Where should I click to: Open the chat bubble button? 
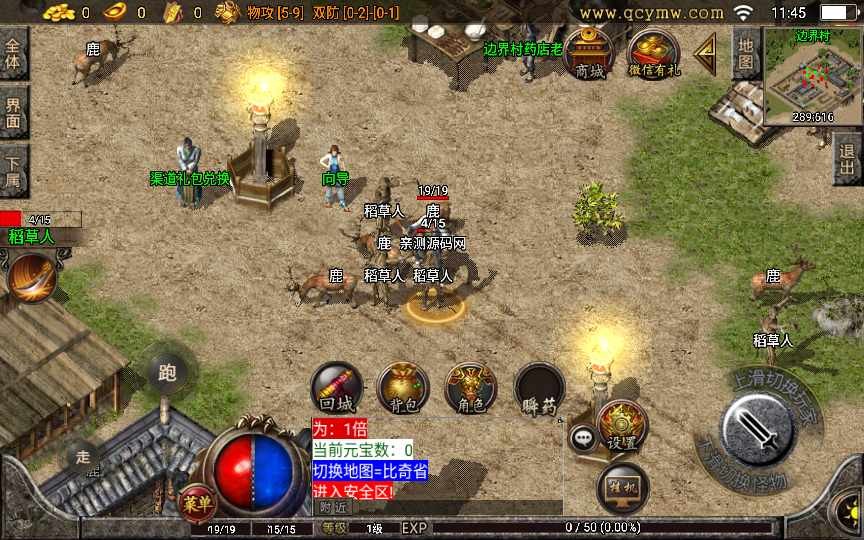[582, 436]
